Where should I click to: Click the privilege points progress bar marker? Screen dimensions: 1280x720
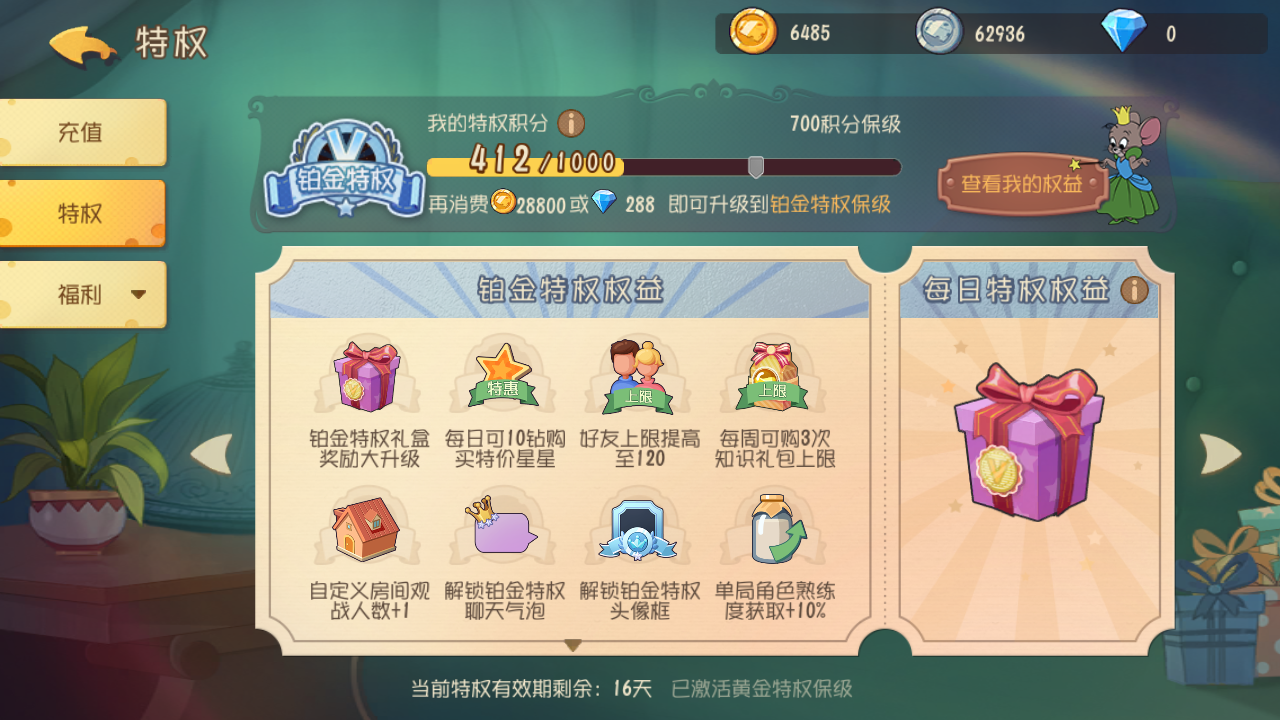(757, 164)
